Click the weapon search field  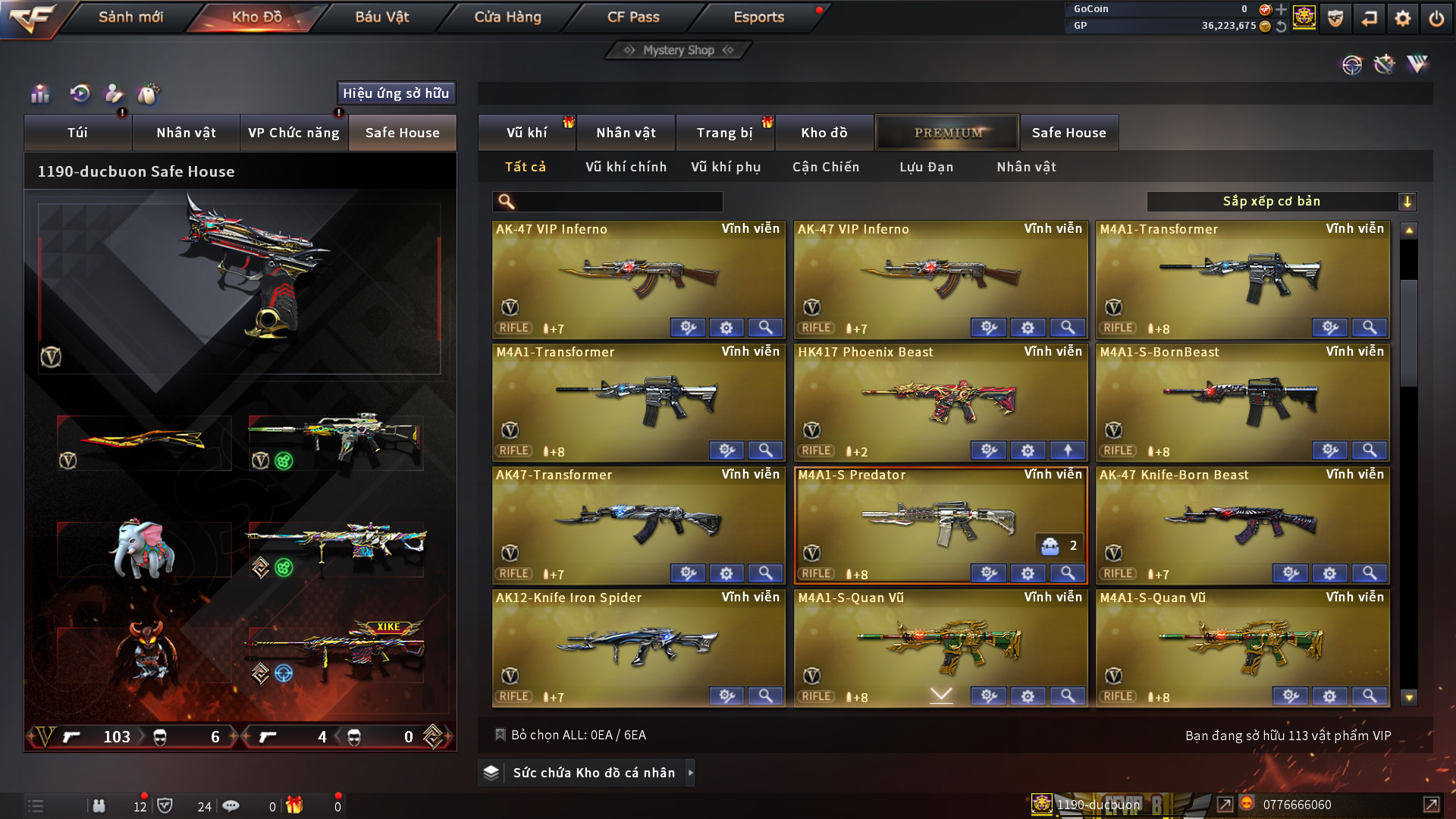coord(618,202)
